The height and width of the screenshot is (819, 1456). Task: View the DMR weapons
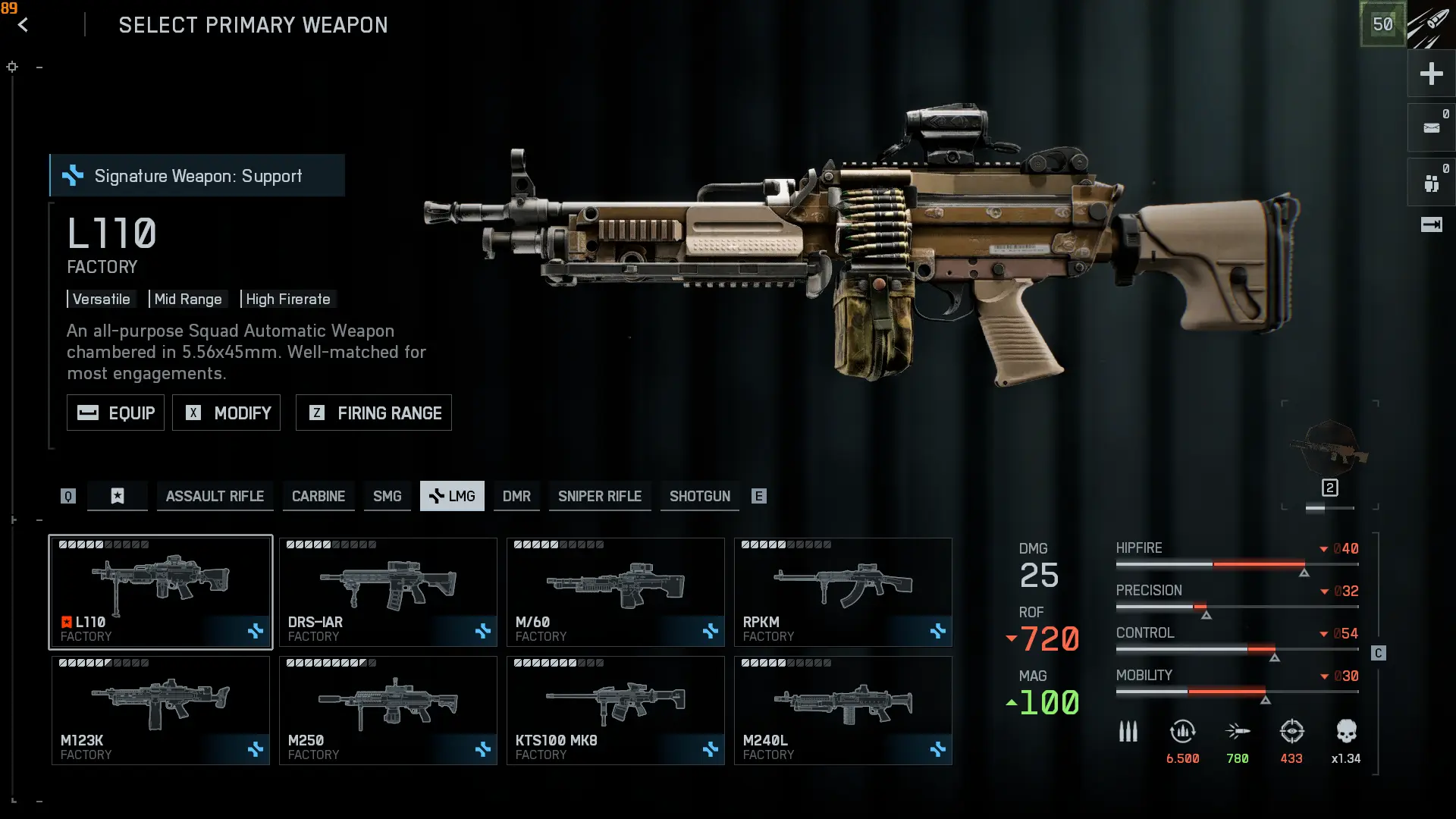point(516,496)
